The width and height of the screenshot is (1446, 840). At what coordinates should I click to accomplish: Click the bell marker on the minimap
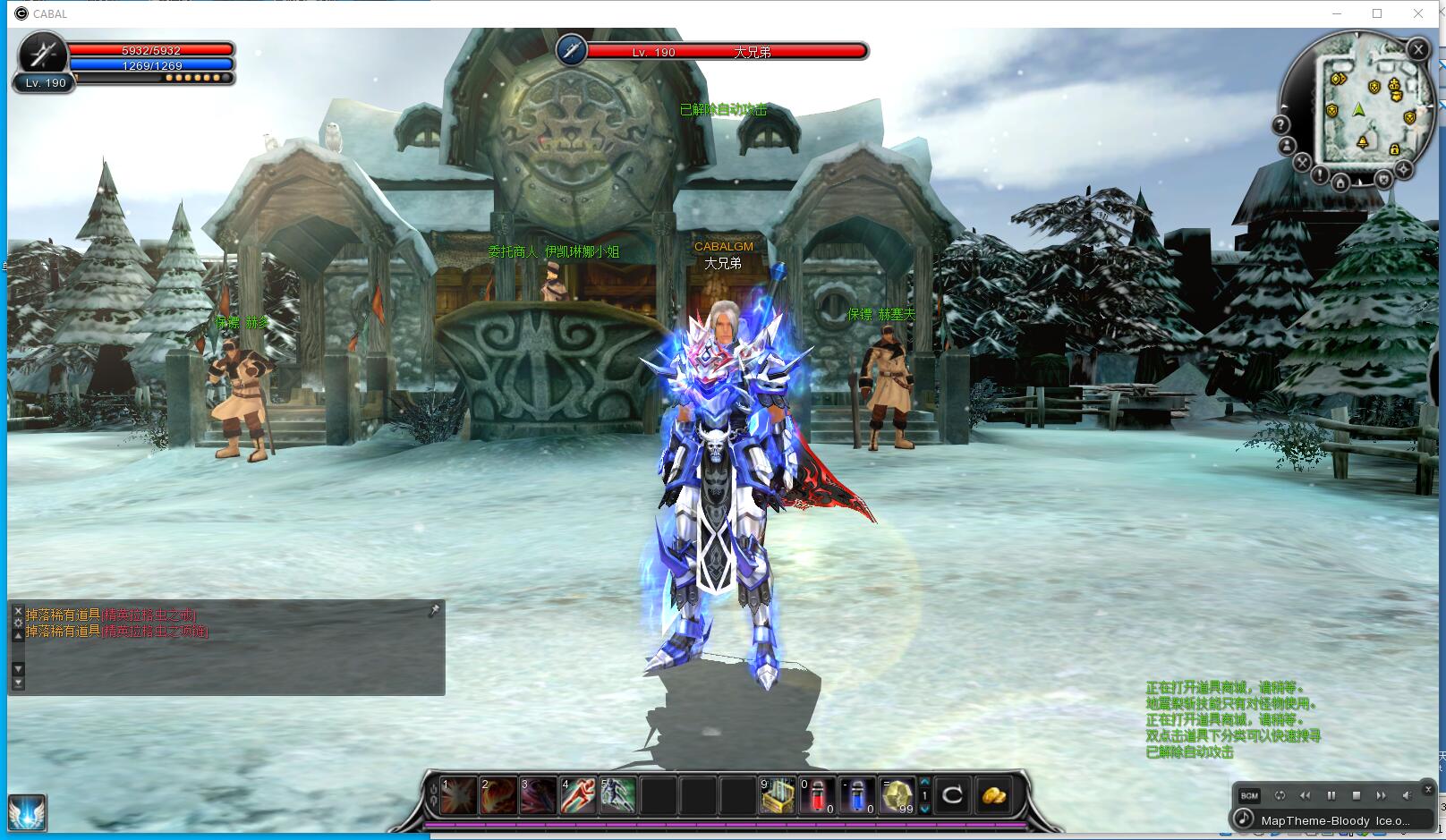[1363, 143]
